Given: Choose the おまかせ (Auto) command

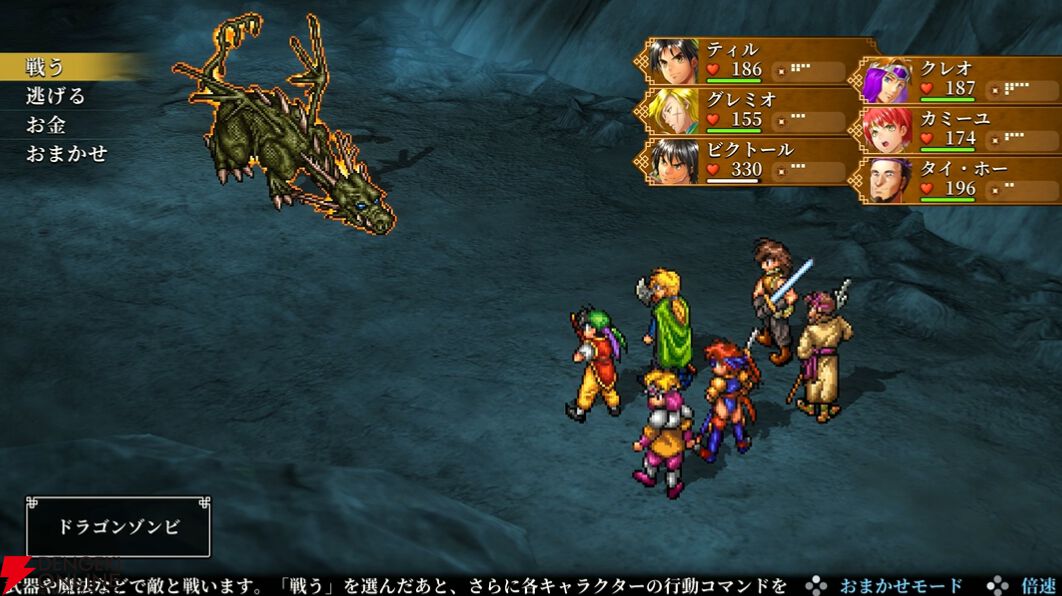Looking at the screenshot, I should click(x=66, y=154).
